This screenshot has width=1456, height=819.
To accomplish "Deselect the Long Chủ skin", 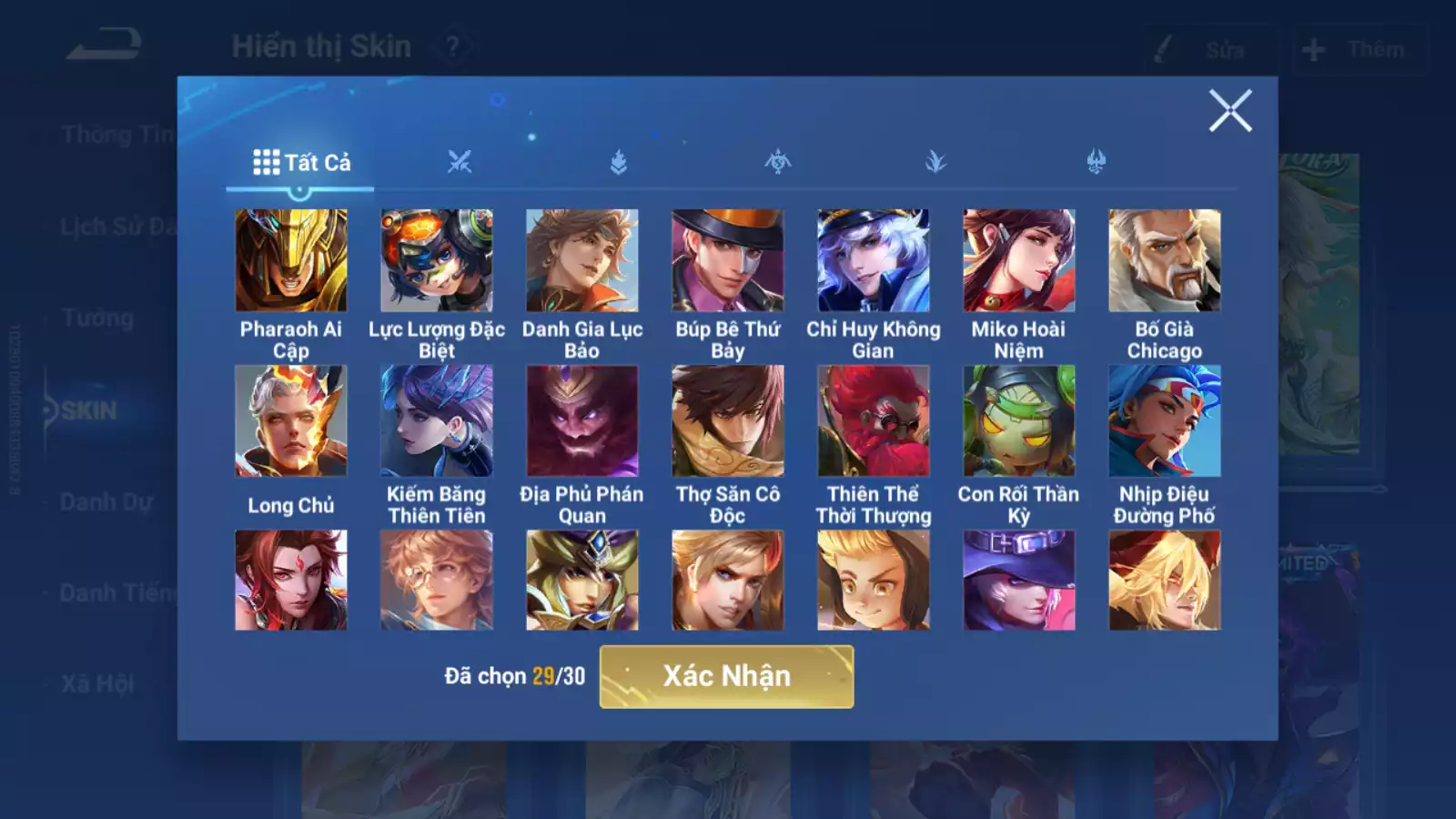I will pos(289,420).
